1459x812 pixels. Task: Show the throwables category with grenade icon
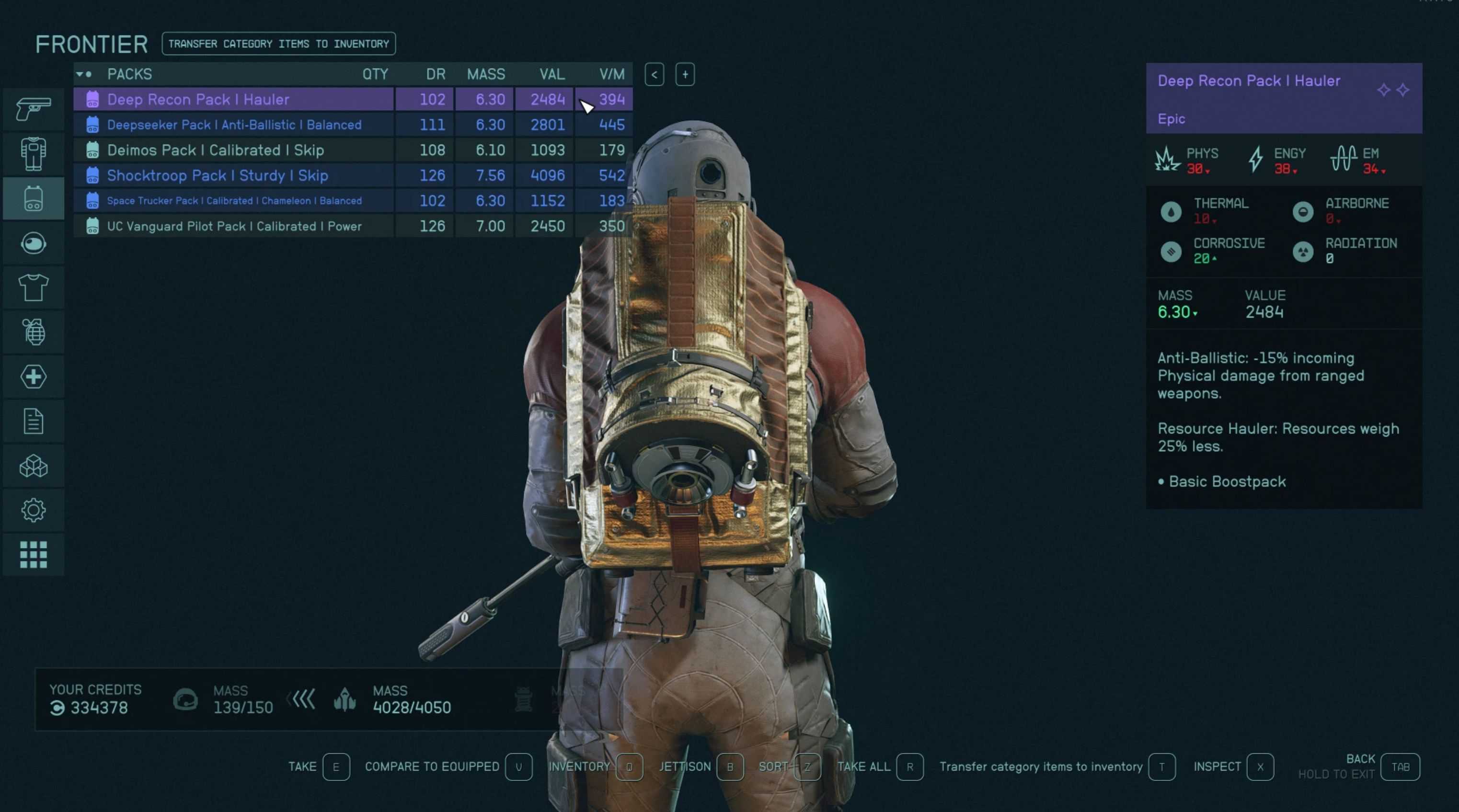click(34, 332)
